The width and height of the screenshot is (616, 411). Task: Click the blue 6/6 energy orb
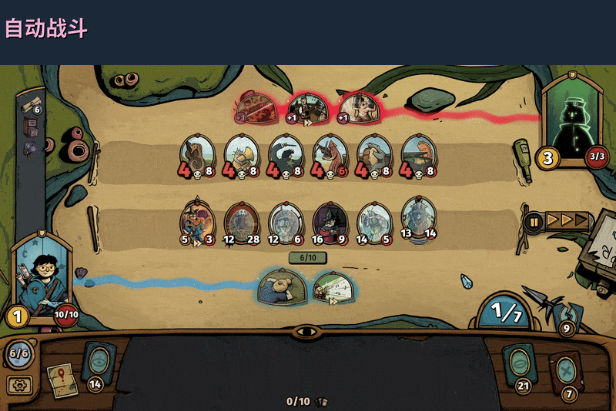click(18, 352)
